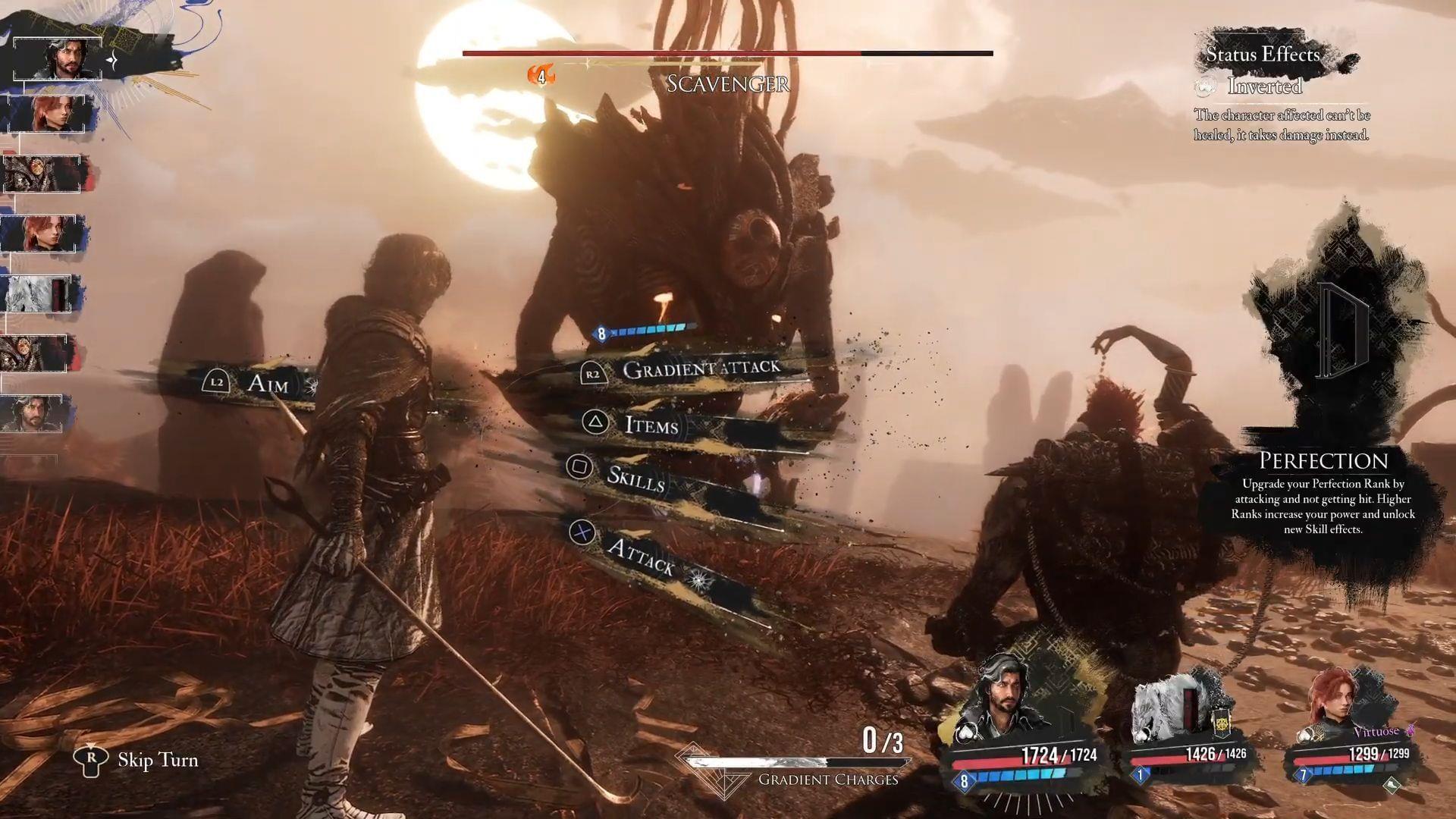Click the Perfection rank D emblem
This screenshot has height=819, width=1456.
(1341, 330)
